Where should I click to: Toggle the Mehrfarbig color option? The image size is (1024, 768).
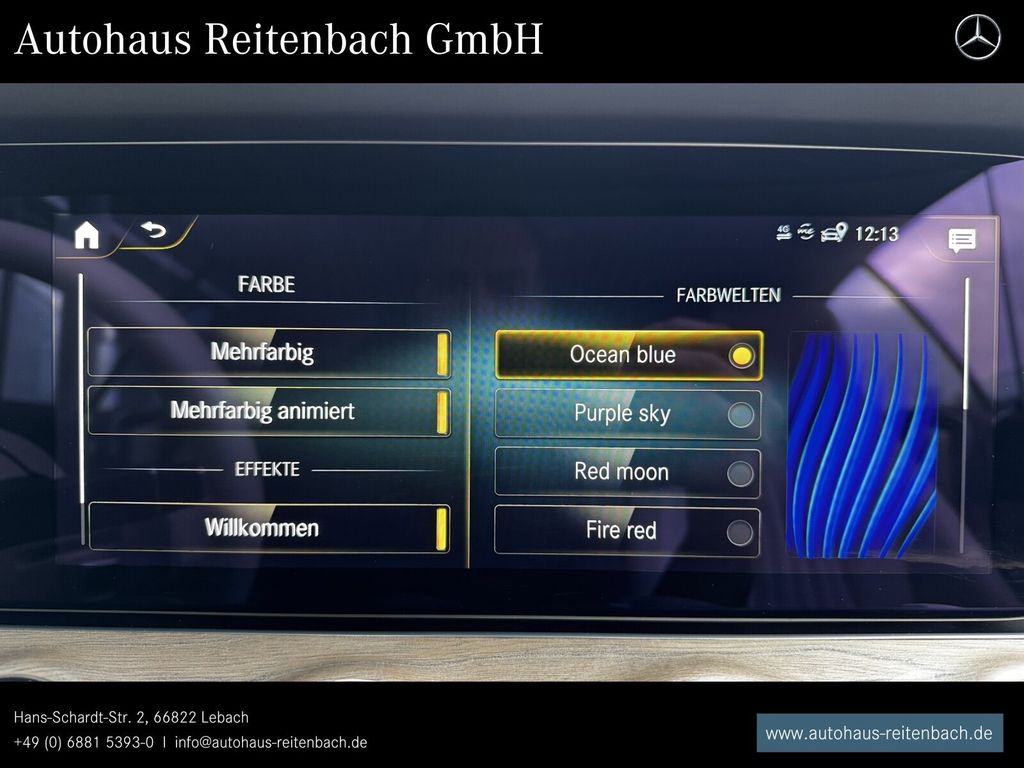[269, 353]
